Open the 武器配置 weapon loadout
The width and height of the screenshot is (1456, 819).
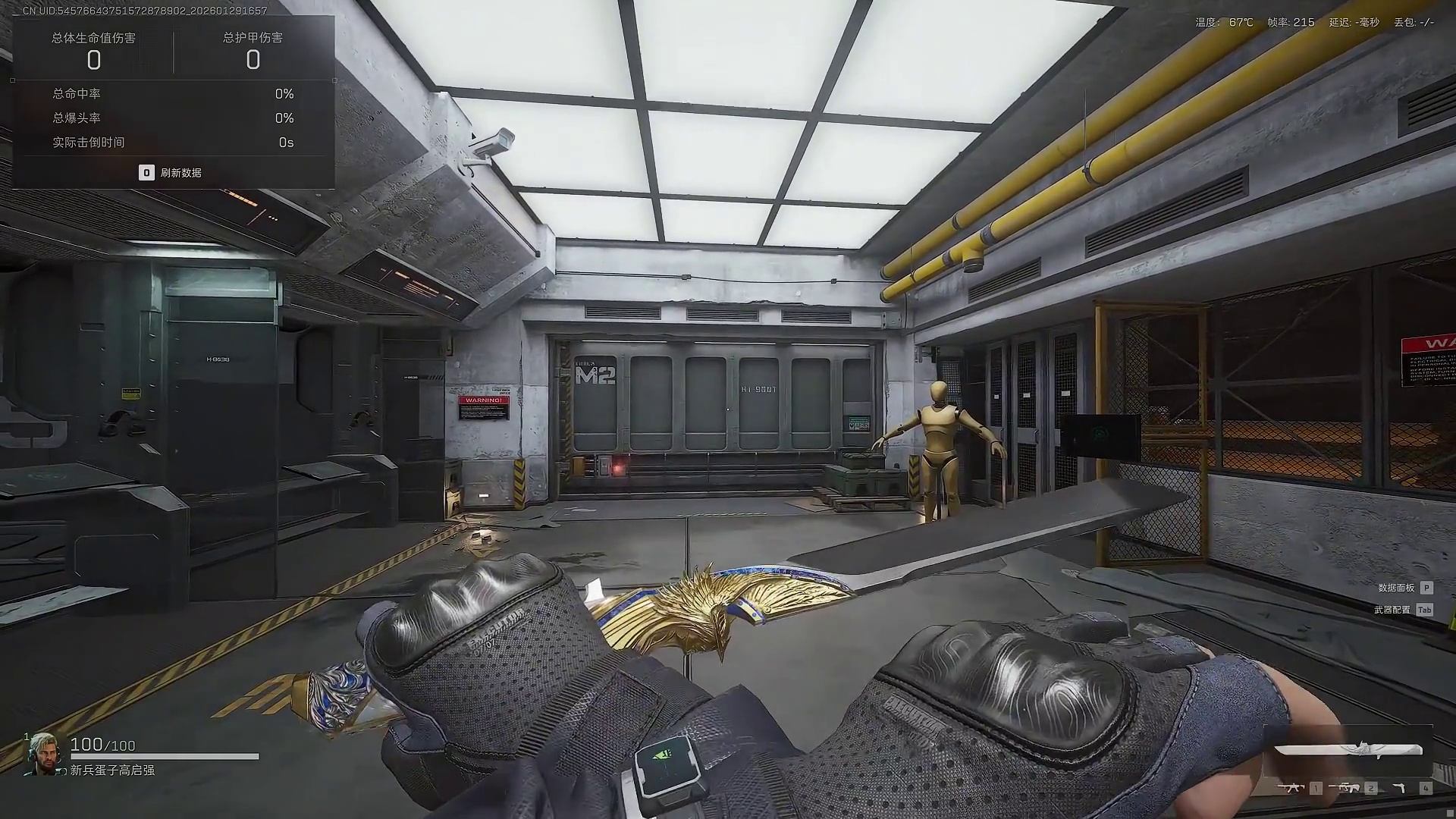[x=1392, y=610]
